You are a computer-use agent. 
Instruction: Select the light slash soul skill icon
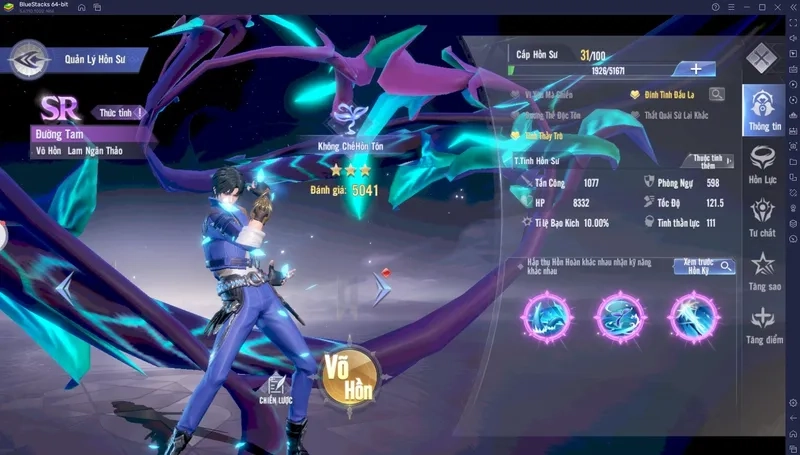(x=694, y=318)
